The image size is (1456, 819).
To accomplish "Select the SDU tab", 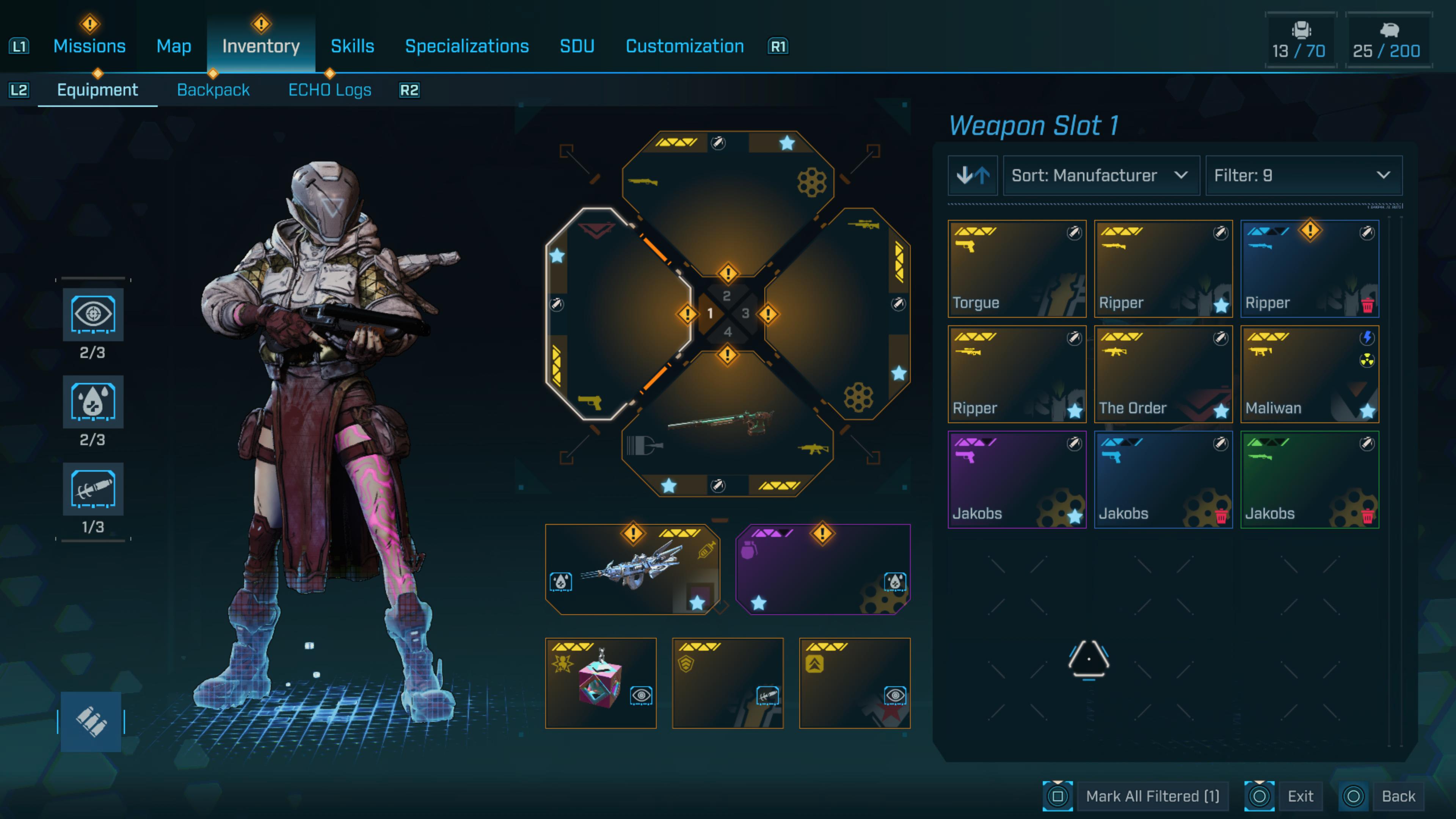I will [576, 46].
